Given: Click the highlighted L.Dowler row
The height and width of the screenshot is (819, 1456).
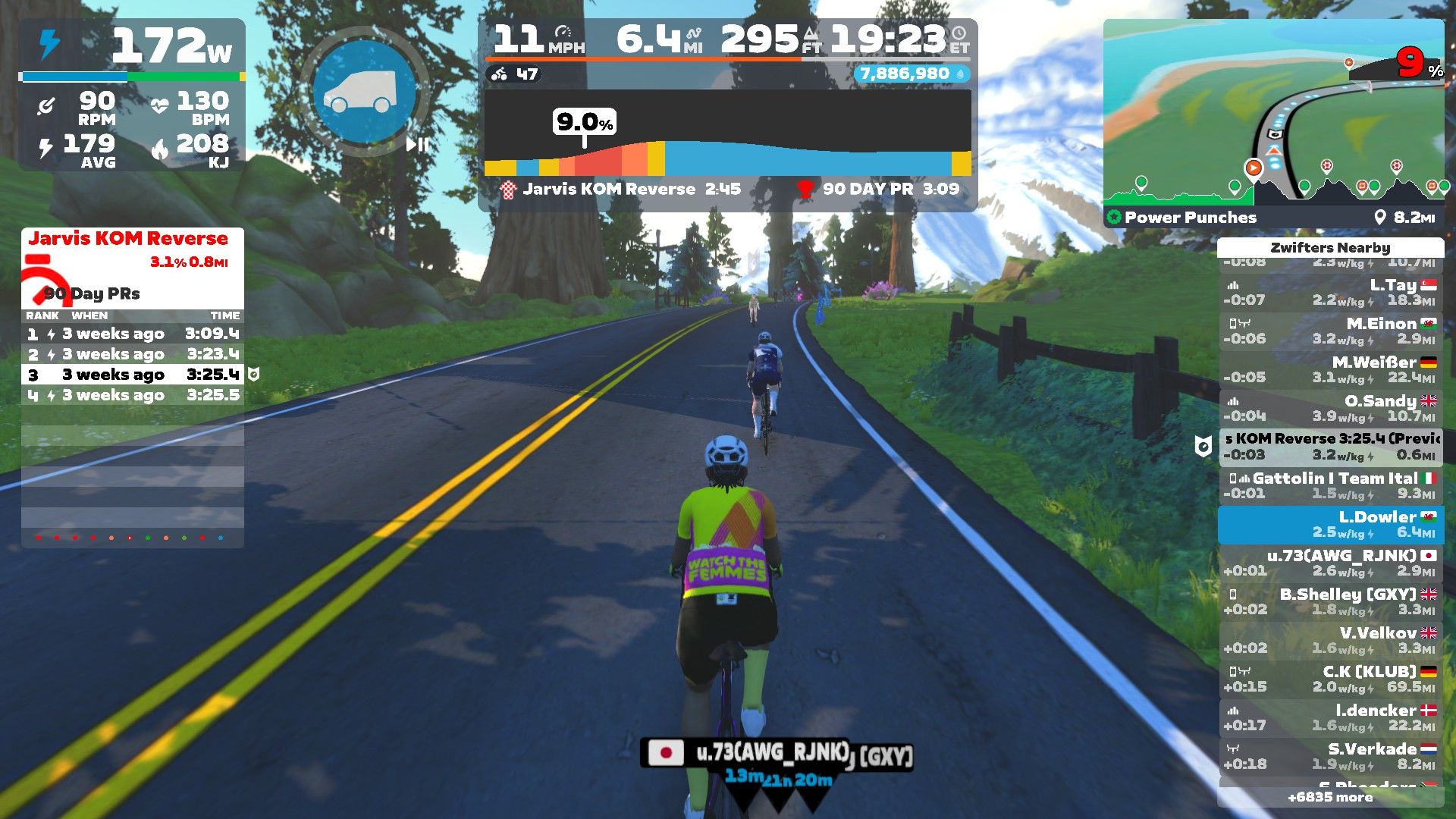Looking at the screenshot, I should [1331, 525].
